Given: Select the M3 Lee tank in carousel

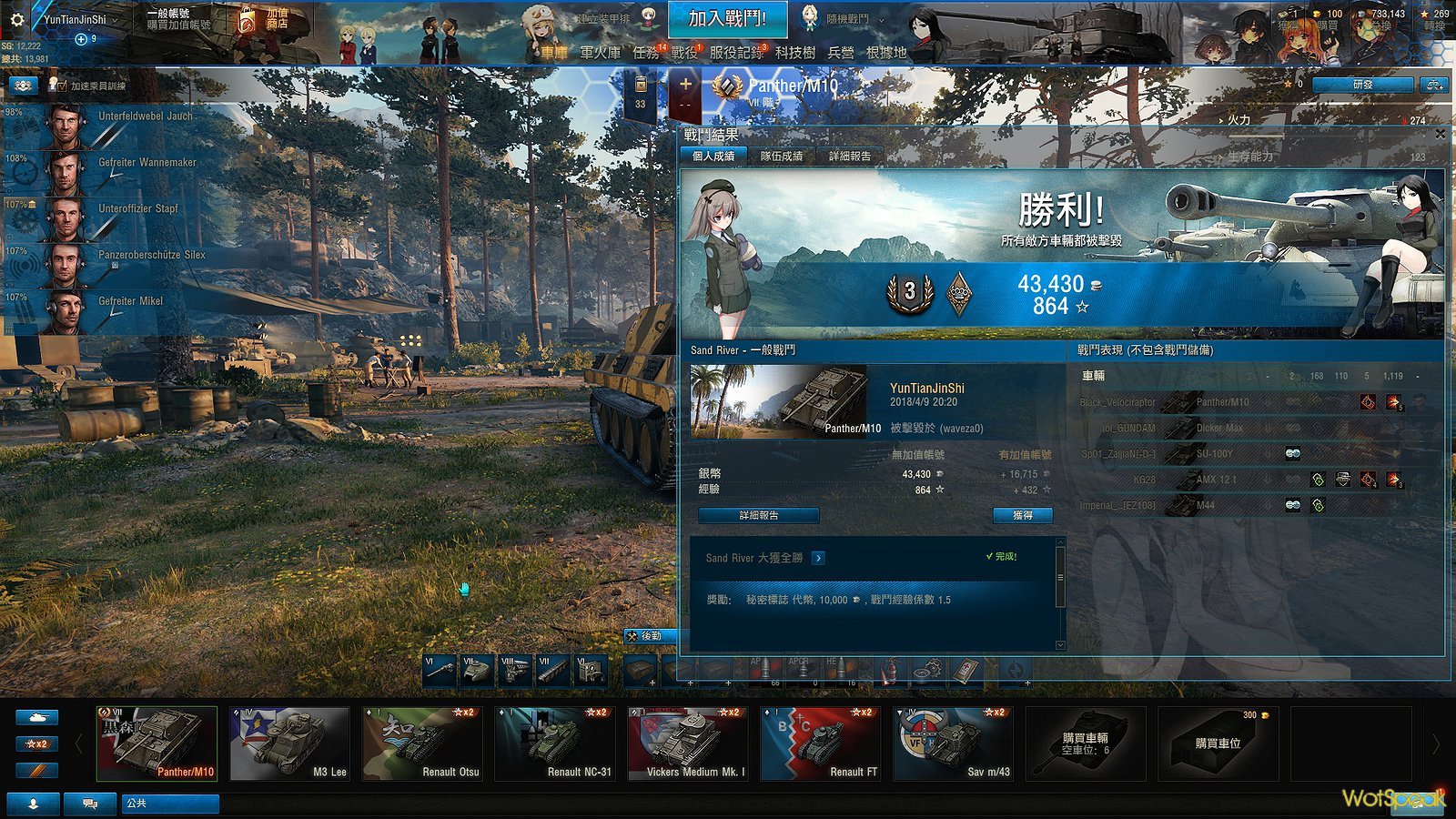Looking at the screenshot, I should tap(289, 743).
